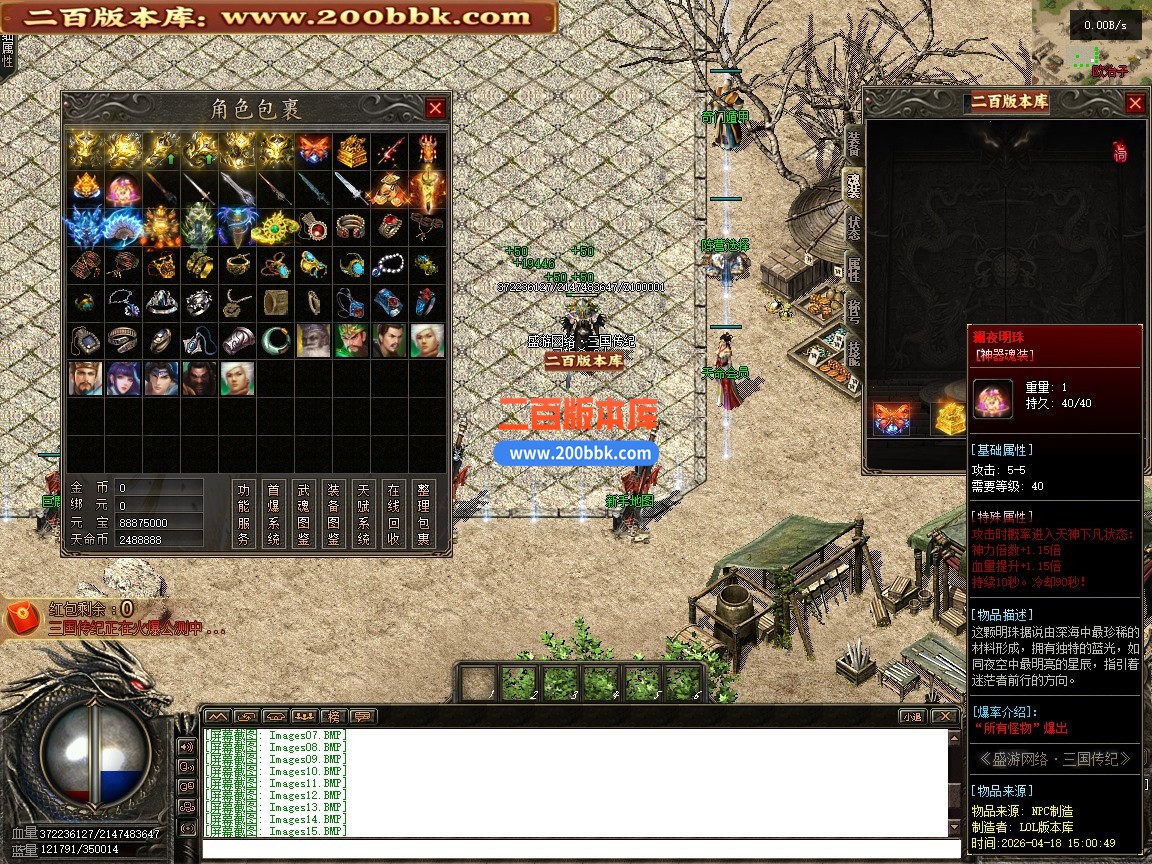
Task: Select the golden seal item in the bag
Action: pyautogui.click(x=351, y=150)
